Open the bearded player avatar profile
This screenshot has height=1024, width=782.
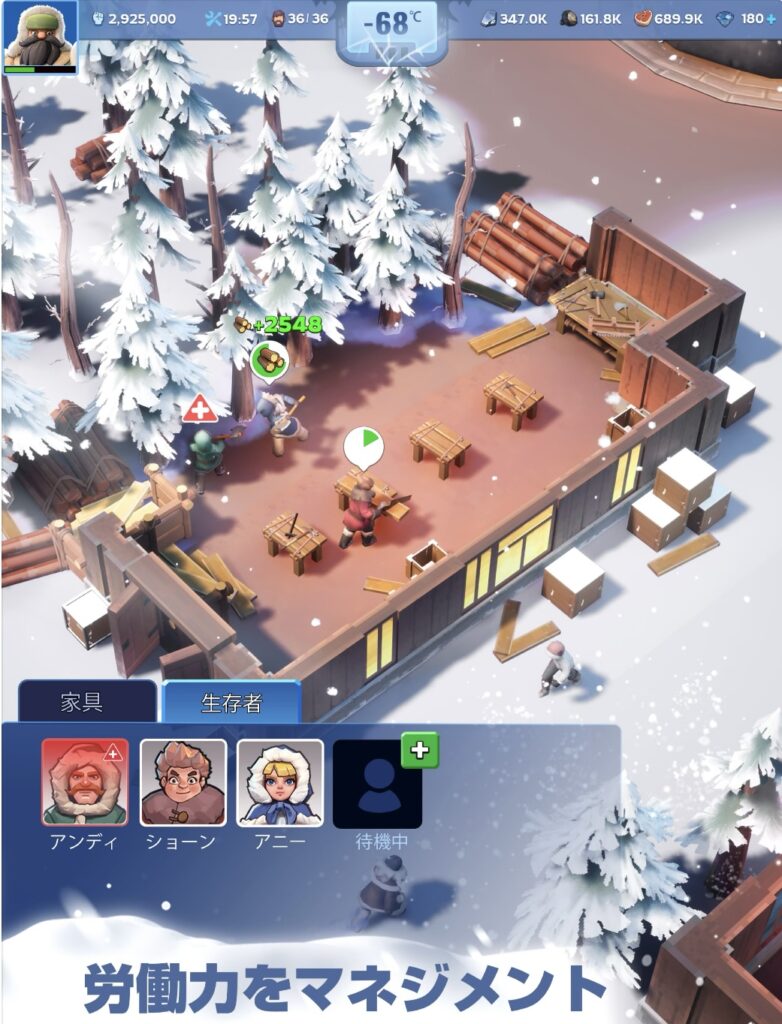[x=41, y=36]
